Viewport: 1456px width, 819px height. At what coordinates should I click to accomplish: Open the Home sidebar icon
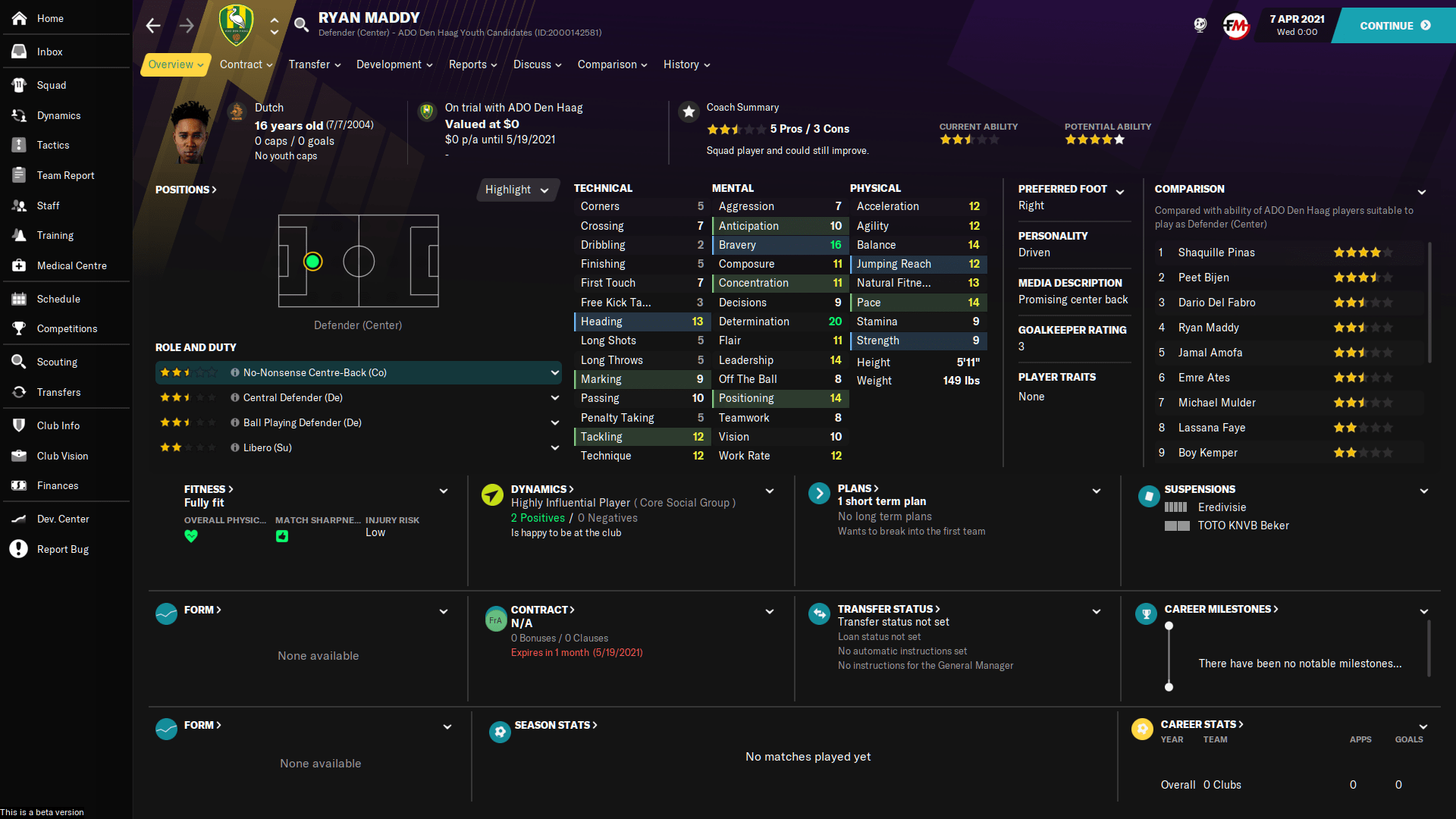point(20,18)
